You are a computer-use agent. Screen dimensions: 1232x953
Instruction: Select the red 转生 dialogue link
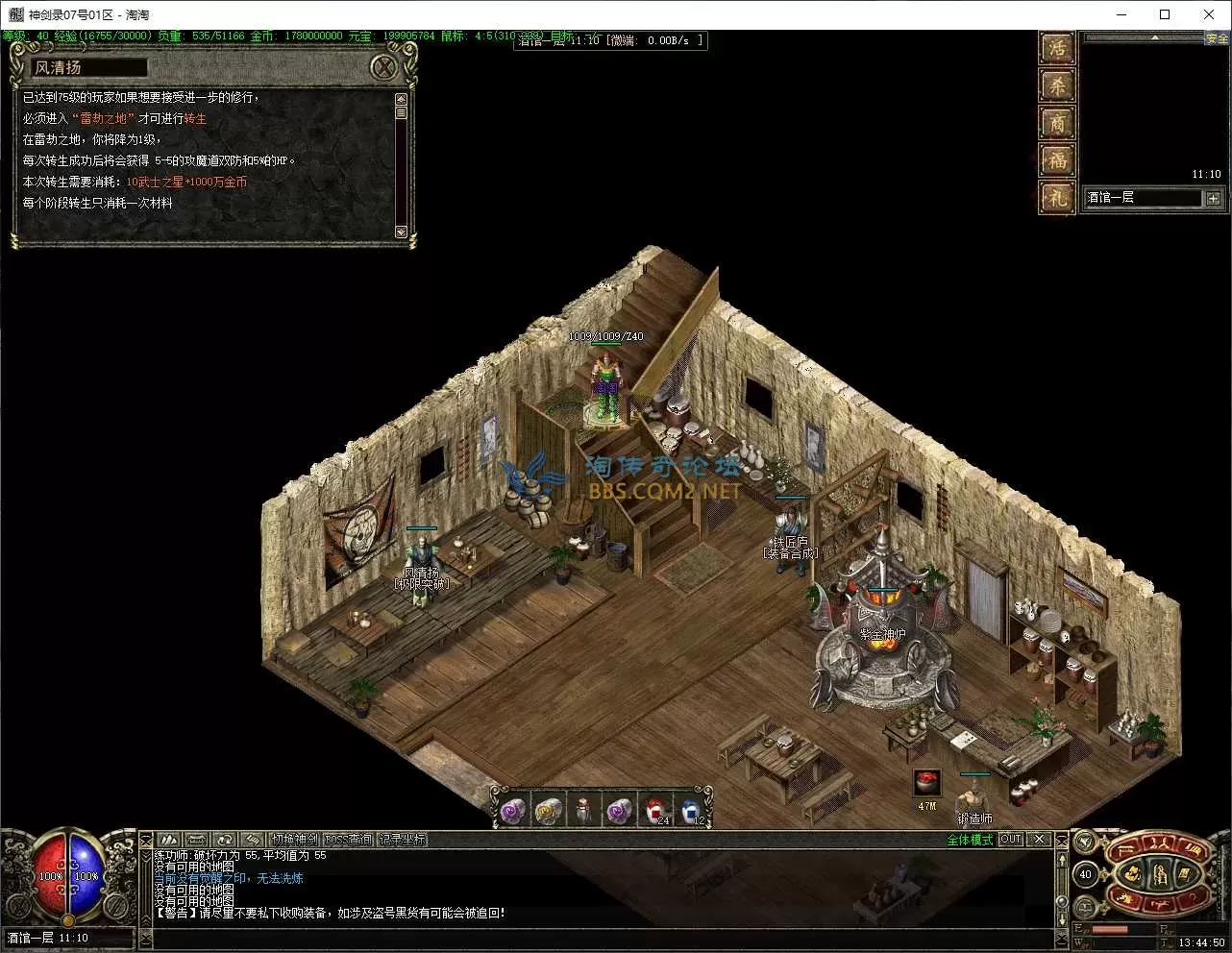tap(195, 119)
